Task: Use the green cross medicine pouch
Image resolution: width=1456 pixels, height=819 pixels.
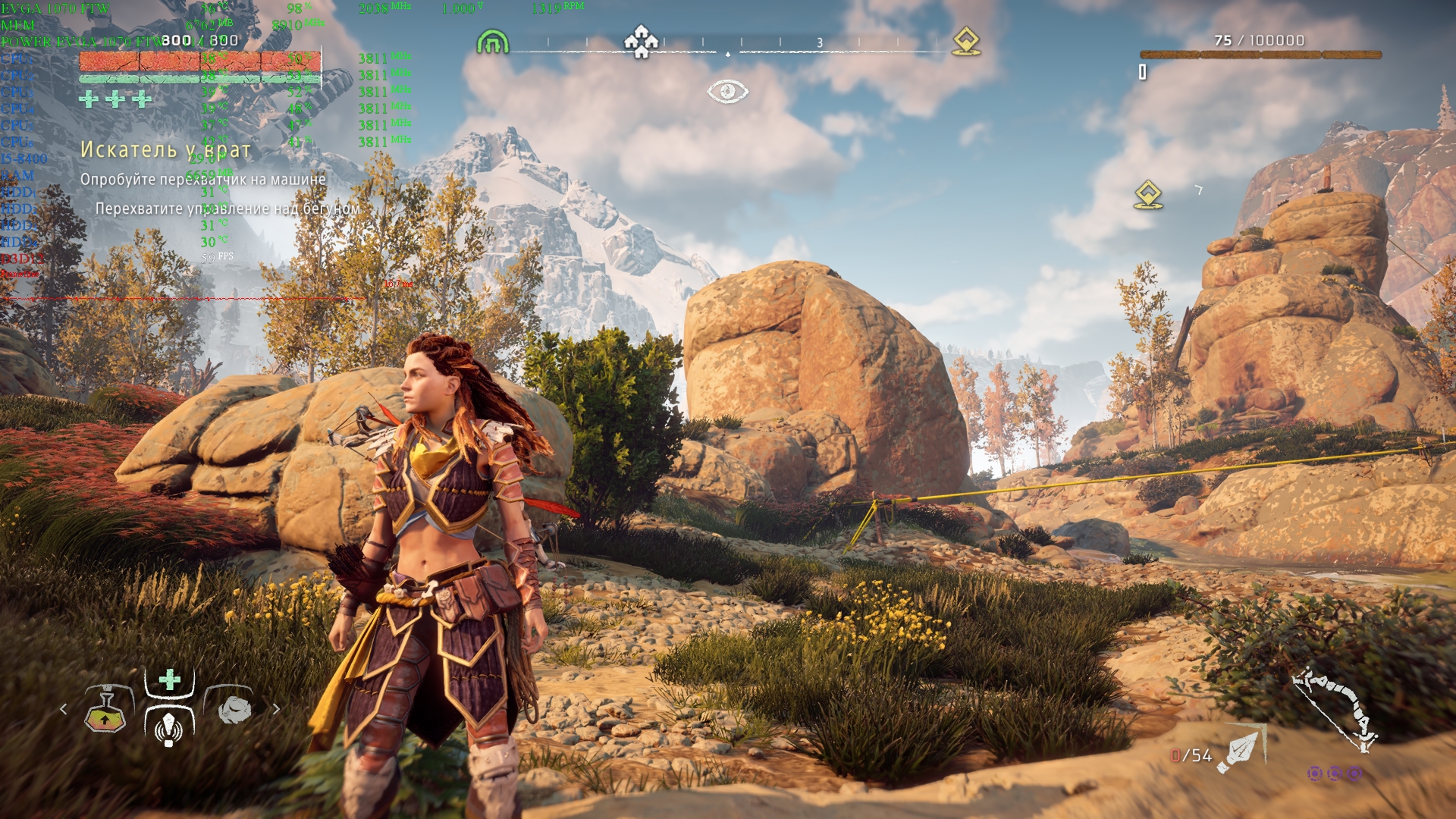Action: coord(169,679)
